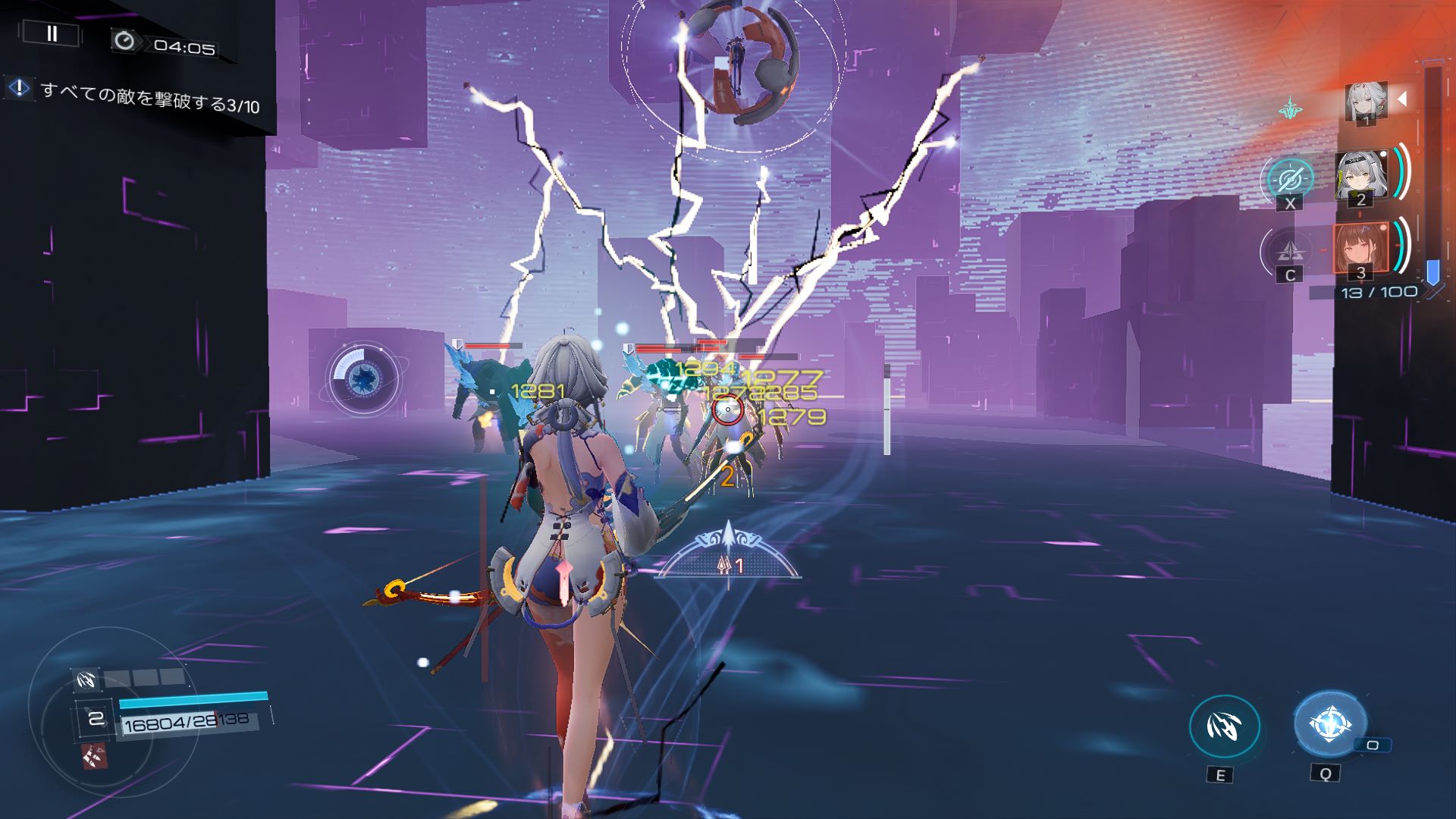
Task: Activate the glowing blue ultimate skill
Action: 1329,724
